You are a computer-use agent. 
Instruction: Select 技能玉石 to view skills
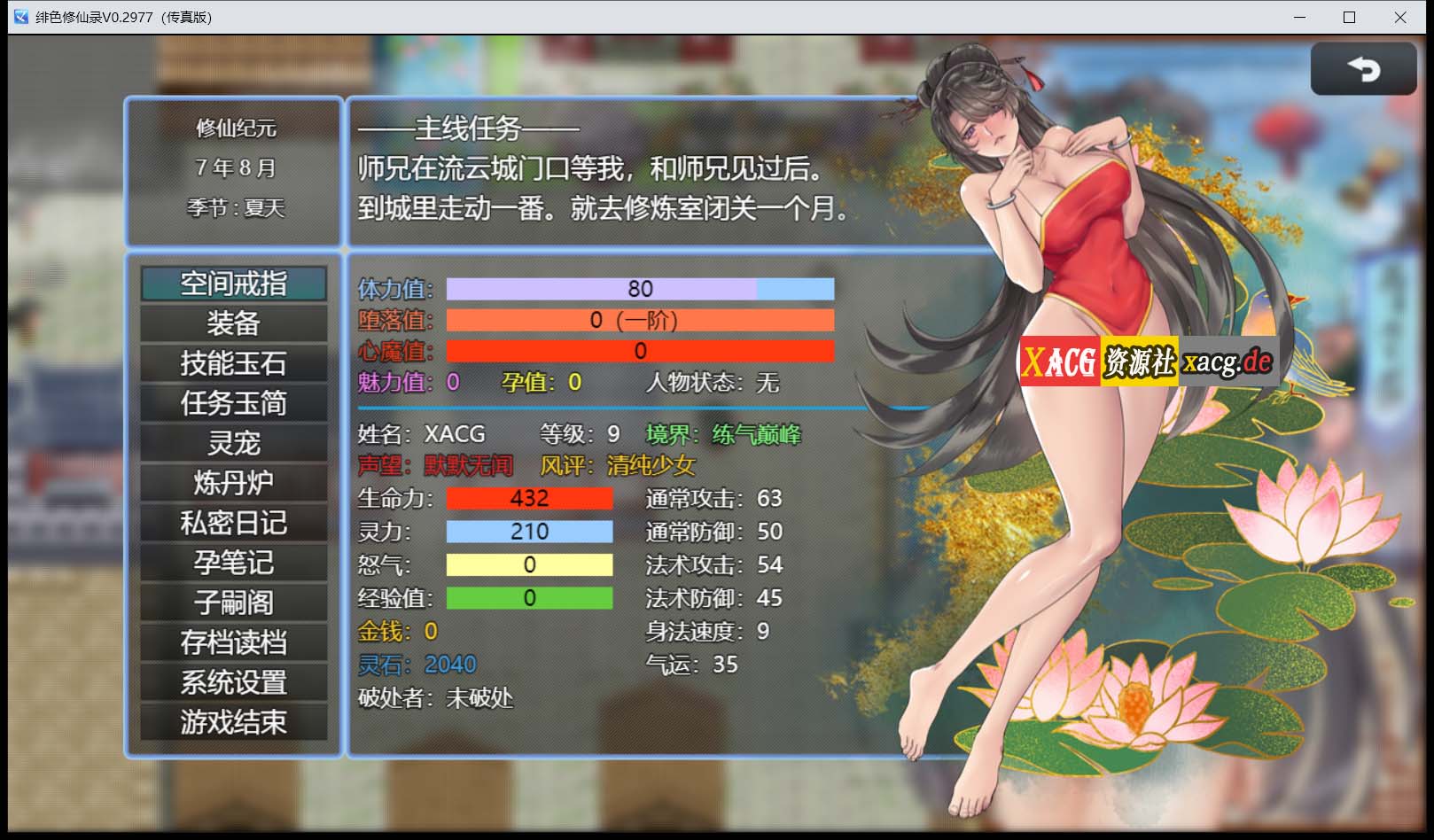point(234,363)
